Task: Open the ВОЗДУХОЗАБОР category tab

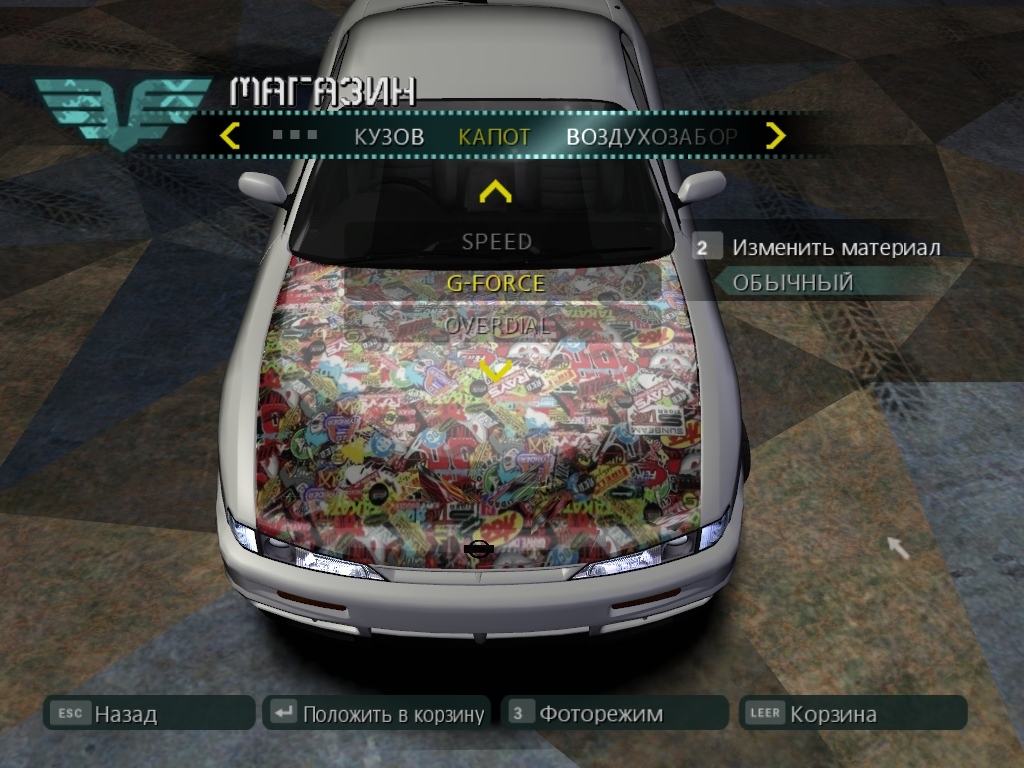Action: click(x=651, y=137)
